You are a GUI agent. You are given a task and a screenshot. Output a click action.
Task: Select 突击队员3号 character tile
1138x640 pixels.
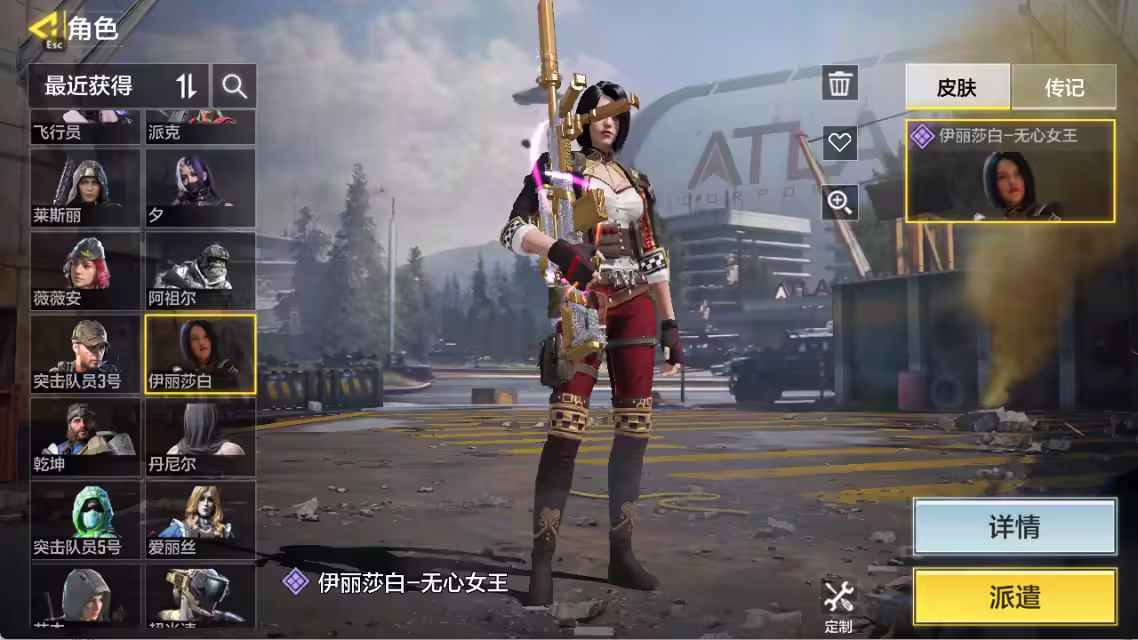(x=85, y=354)
